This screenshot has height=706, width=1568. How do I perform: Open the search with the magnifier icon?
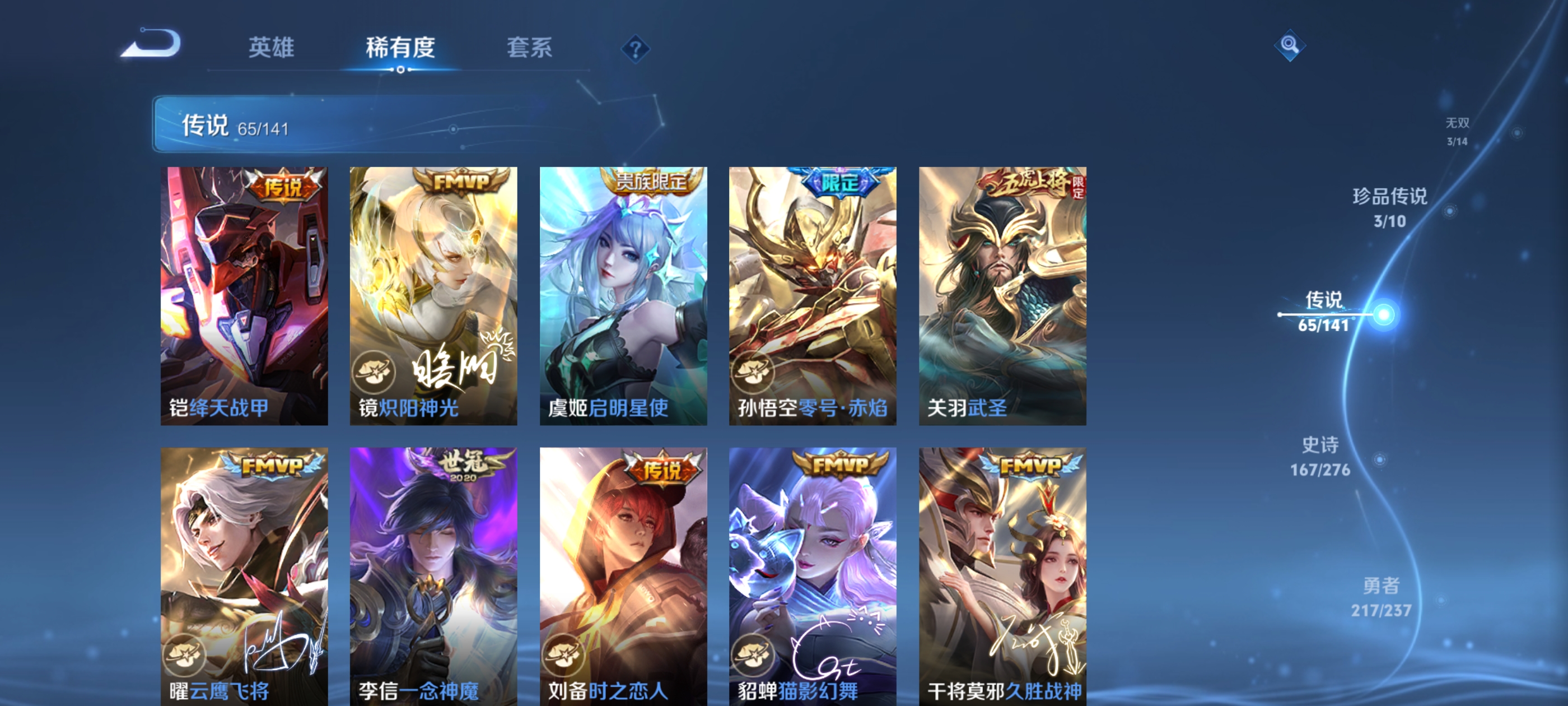tap(1292, 46)
